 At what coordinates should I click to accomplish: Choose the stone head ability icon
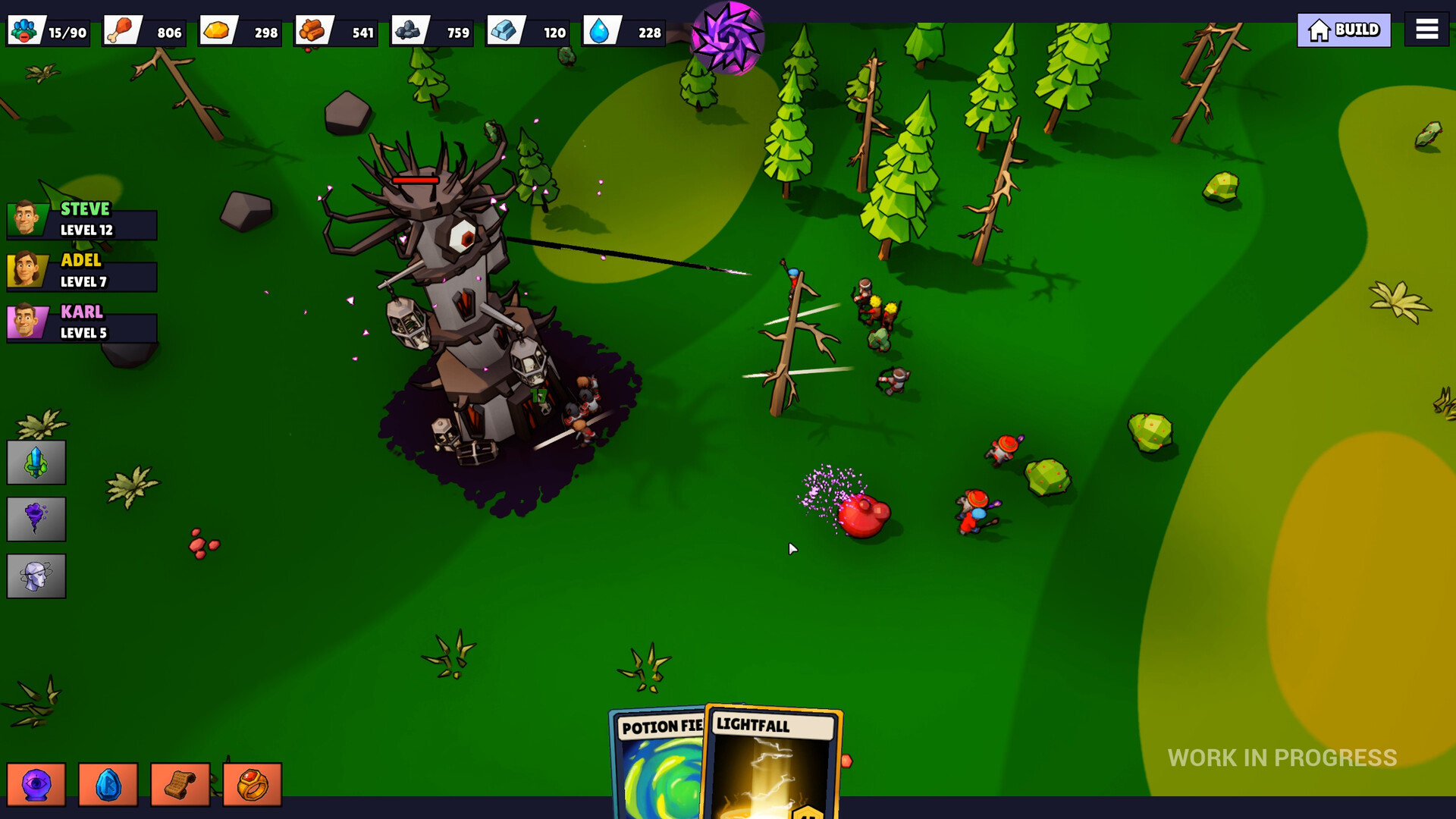(36, 576)
